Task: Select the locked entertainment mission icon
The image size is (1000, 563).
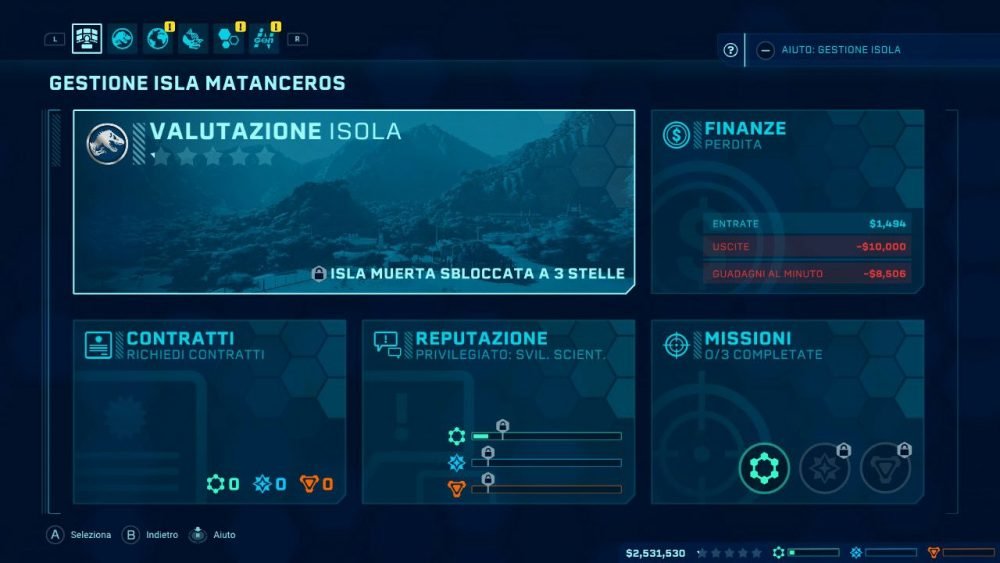Action: tap(825, 467)
